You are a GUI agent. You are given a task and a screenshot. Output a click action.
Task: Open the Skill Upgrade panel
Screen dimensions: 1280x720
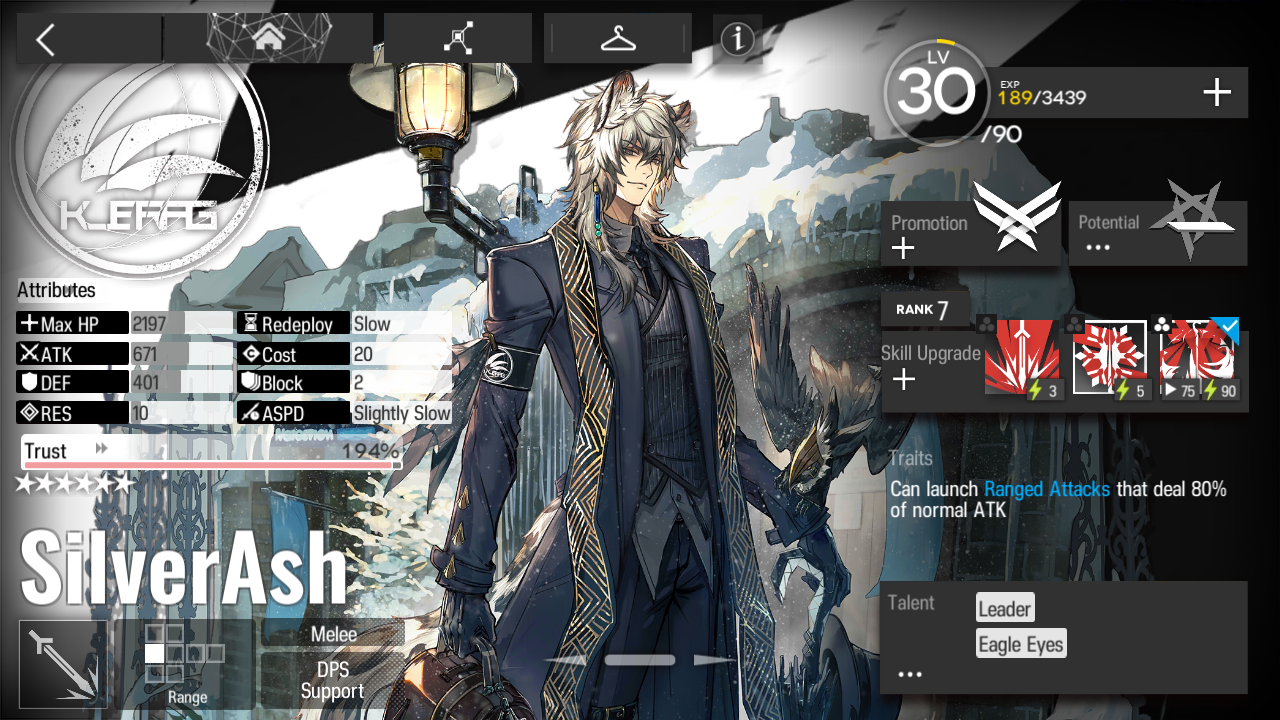(929, 366)
